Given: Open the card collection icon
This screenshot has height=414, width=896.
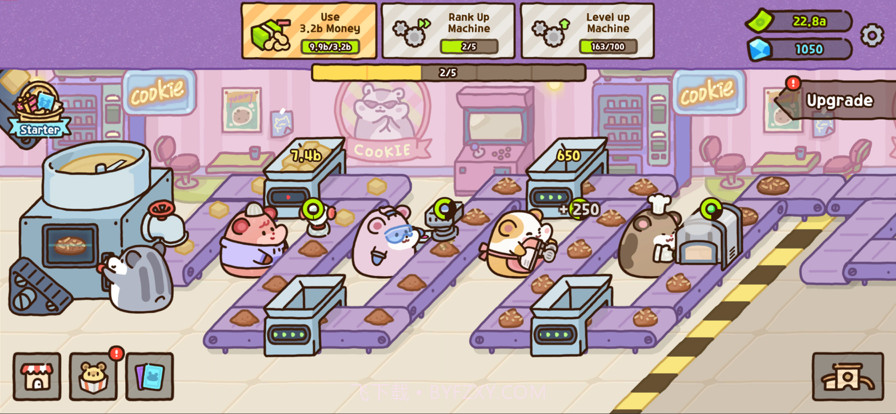Looking at the screenshot, I should pos(149,376).
